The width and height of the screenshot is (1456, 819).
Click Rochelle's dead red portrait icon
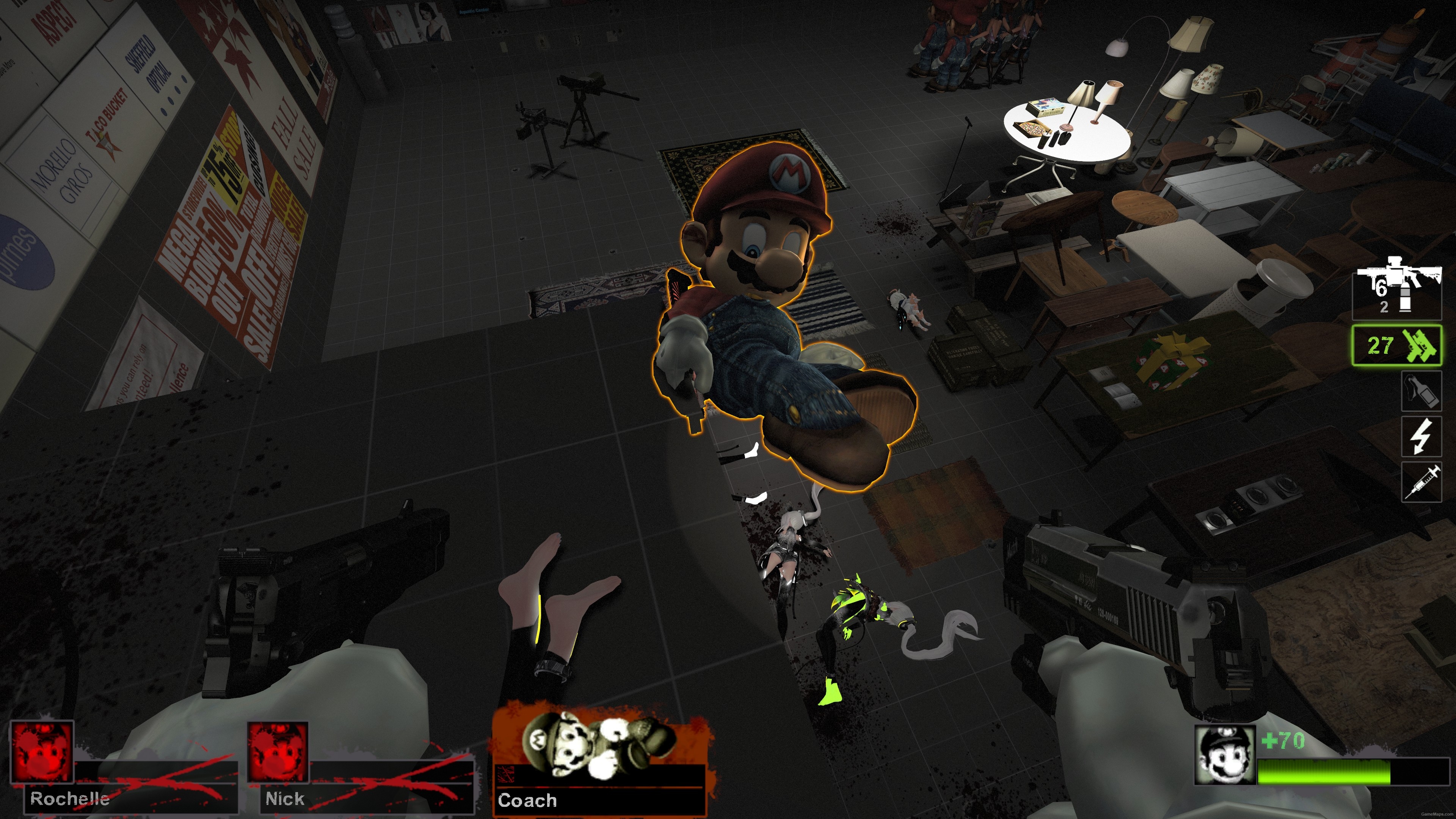coord(43,752)
